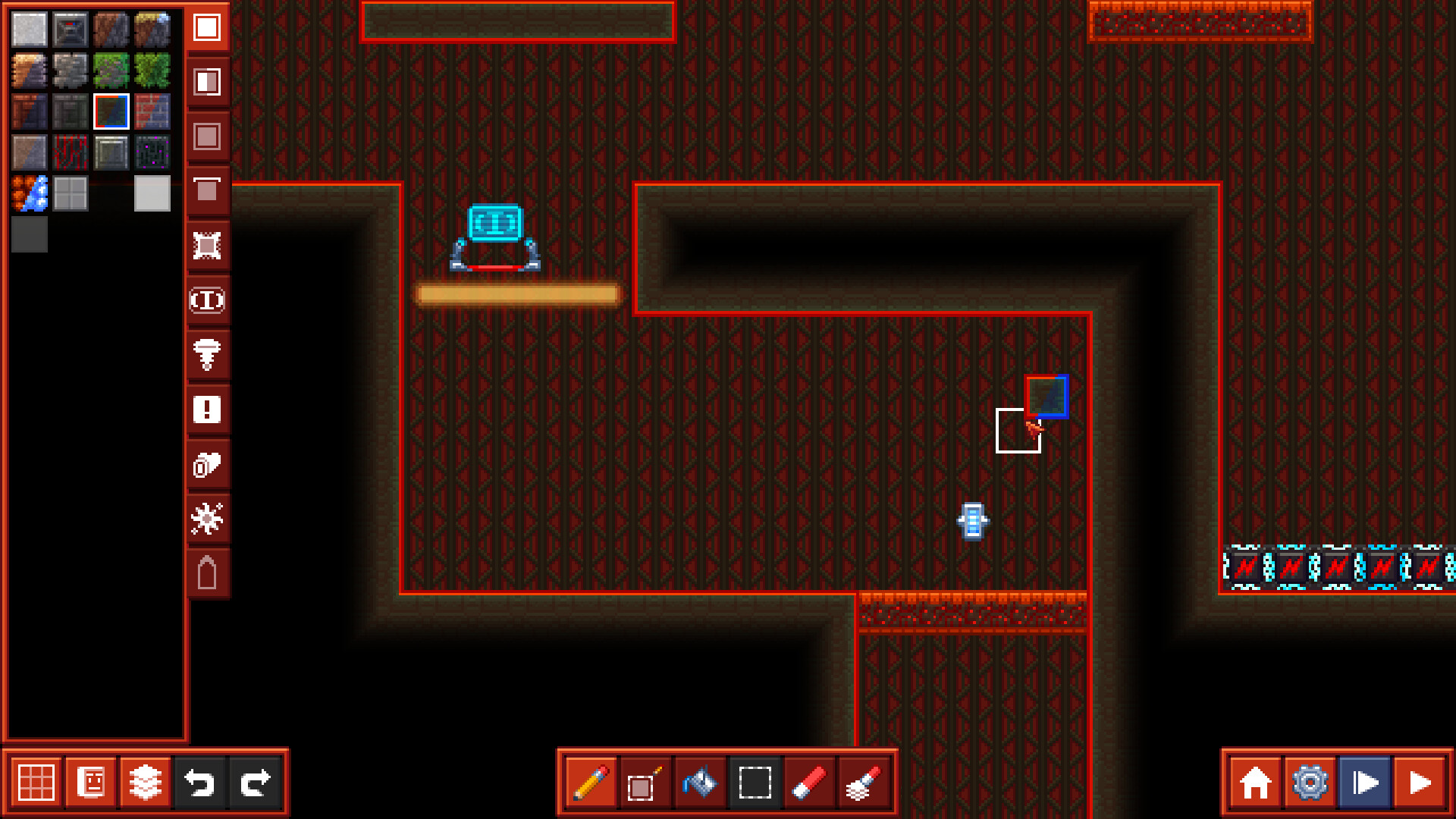1456x819 pixels.
Task: Switch to the Eraser tool
Action: [x=810, y=782]
